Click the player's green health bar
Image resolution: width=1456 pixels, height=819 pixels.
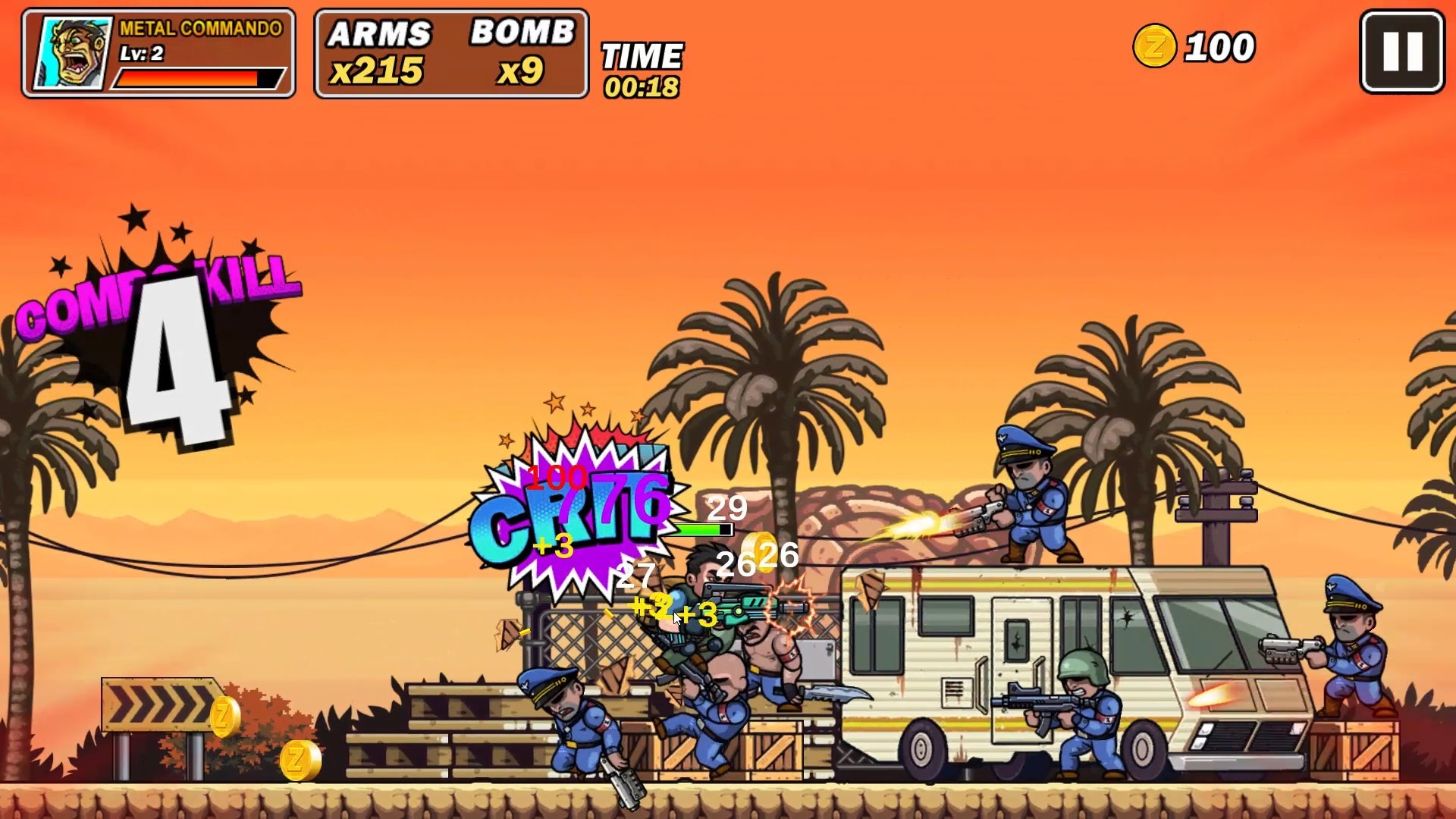(x=700, y=529)
